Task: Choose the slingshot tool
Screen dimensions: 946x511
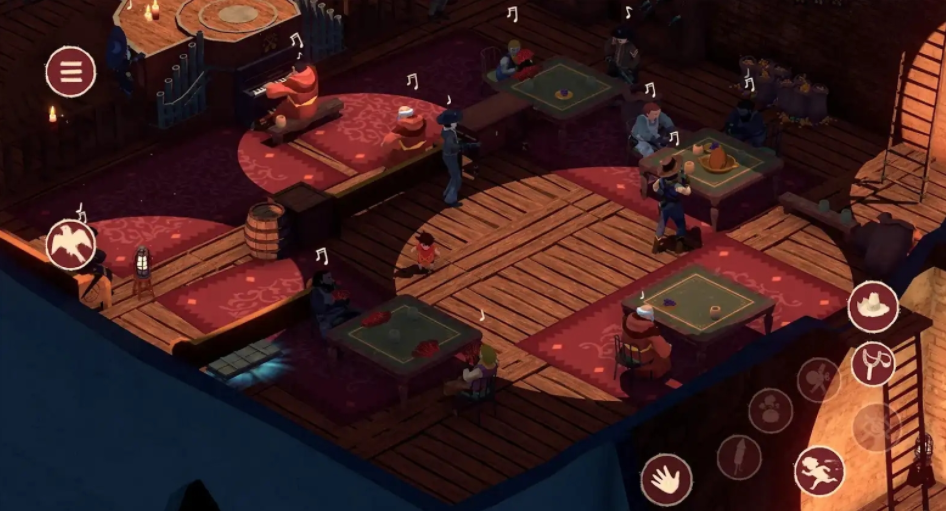Action: [x=873, y=364]
